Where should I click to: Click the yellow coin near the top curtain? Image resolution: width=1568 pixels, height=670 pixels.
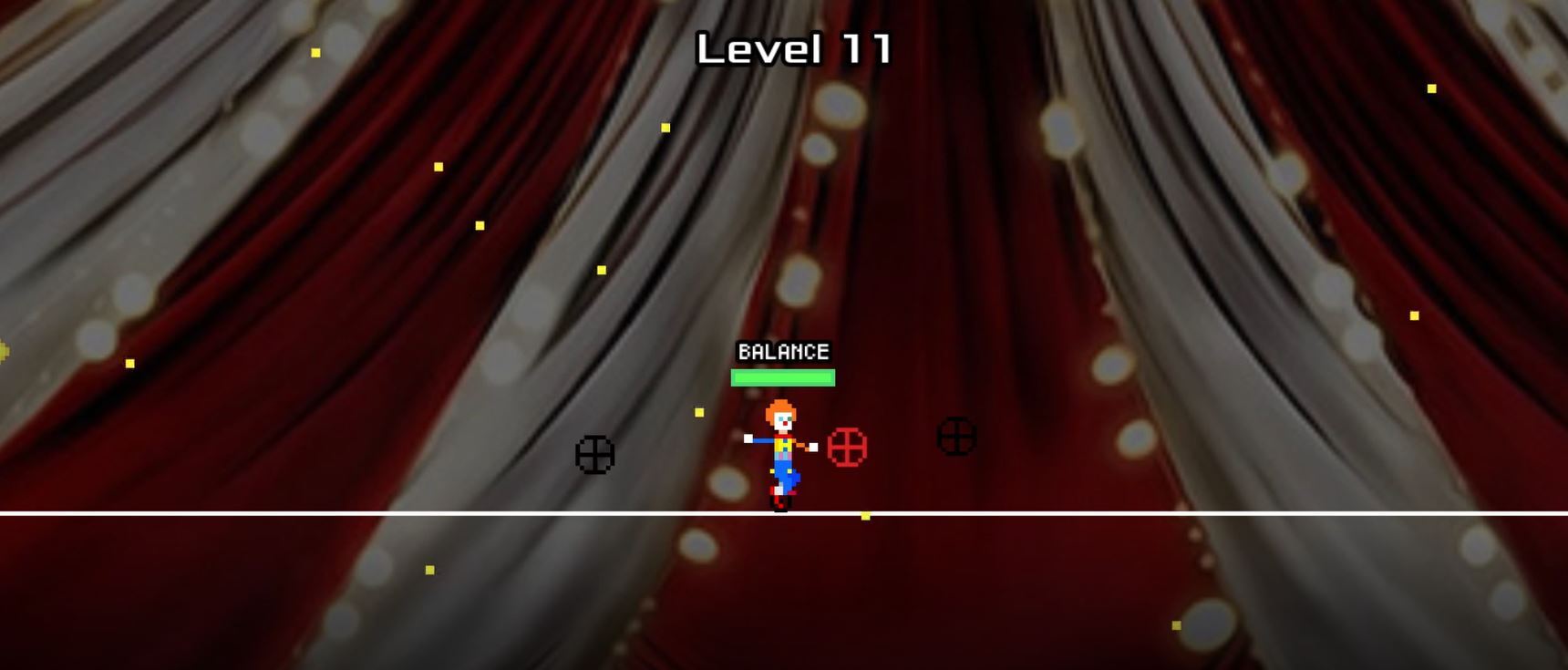tap(664, 128)
